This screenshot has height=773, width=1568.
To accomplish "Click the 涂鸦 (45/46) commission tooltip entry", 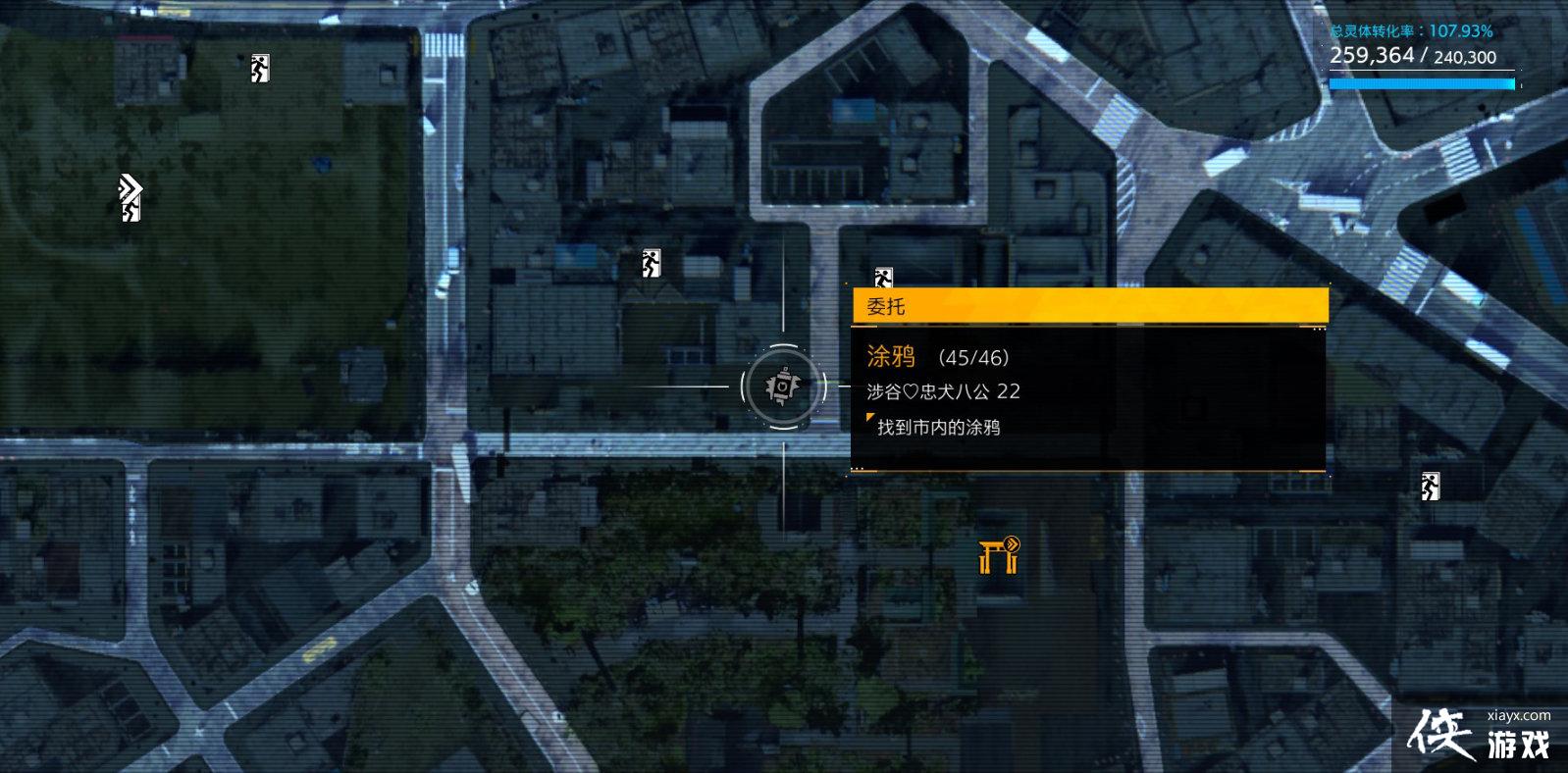I will tap(937, 358).
